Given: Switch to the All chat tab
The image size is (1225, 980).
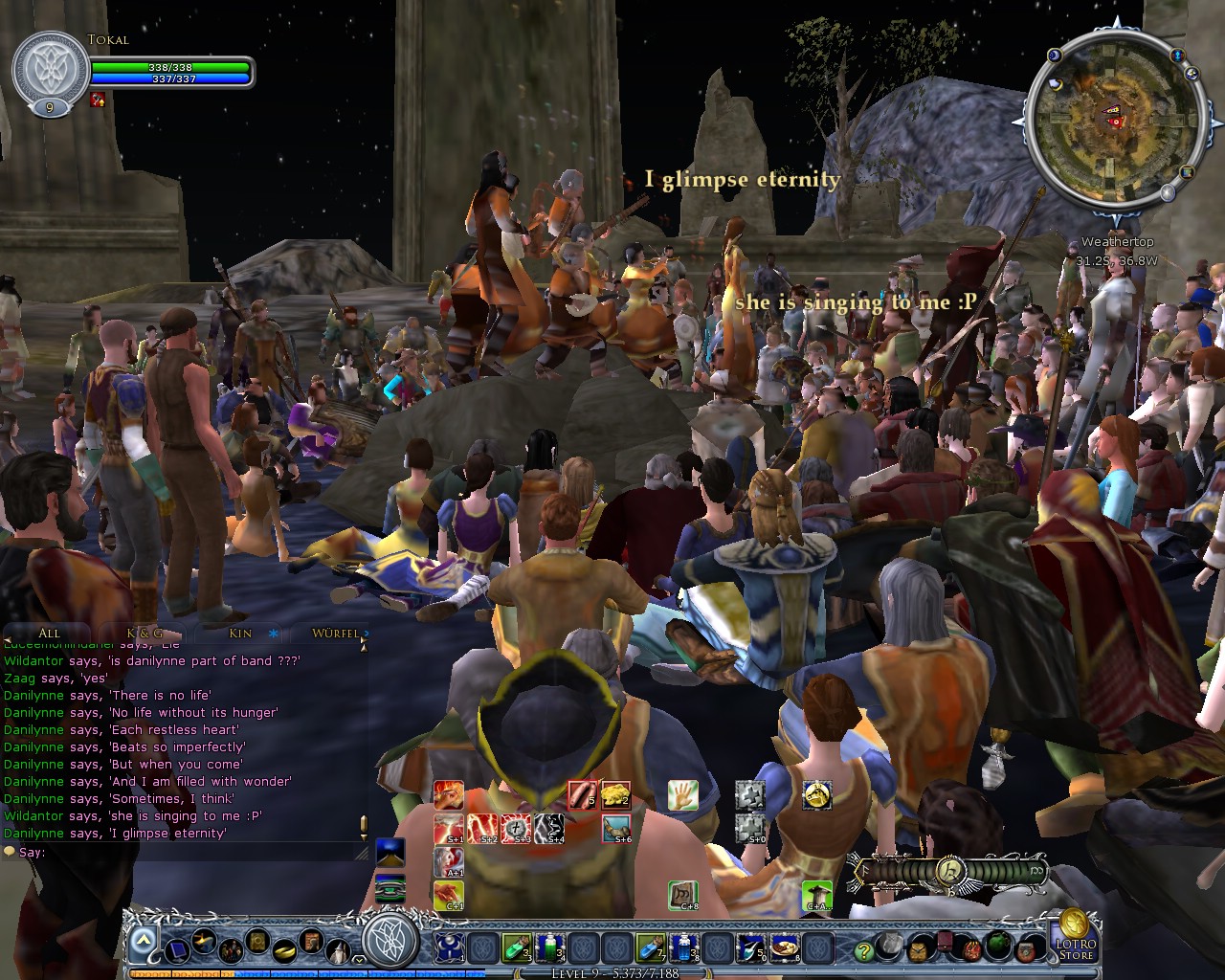Looking at the screenshot, I should click(48, 634).
